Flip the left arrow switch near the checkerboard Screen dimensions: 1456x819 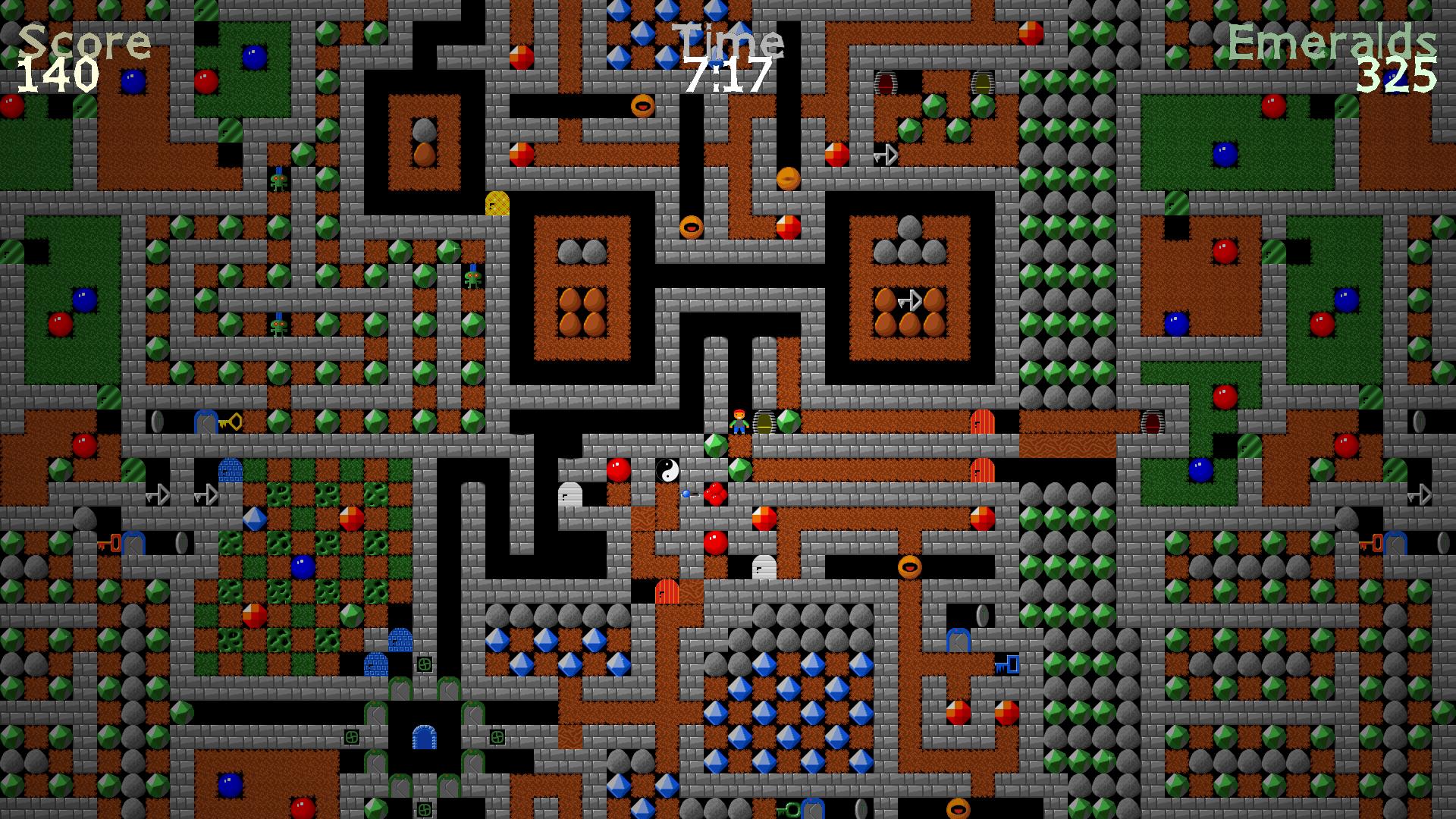157,494
